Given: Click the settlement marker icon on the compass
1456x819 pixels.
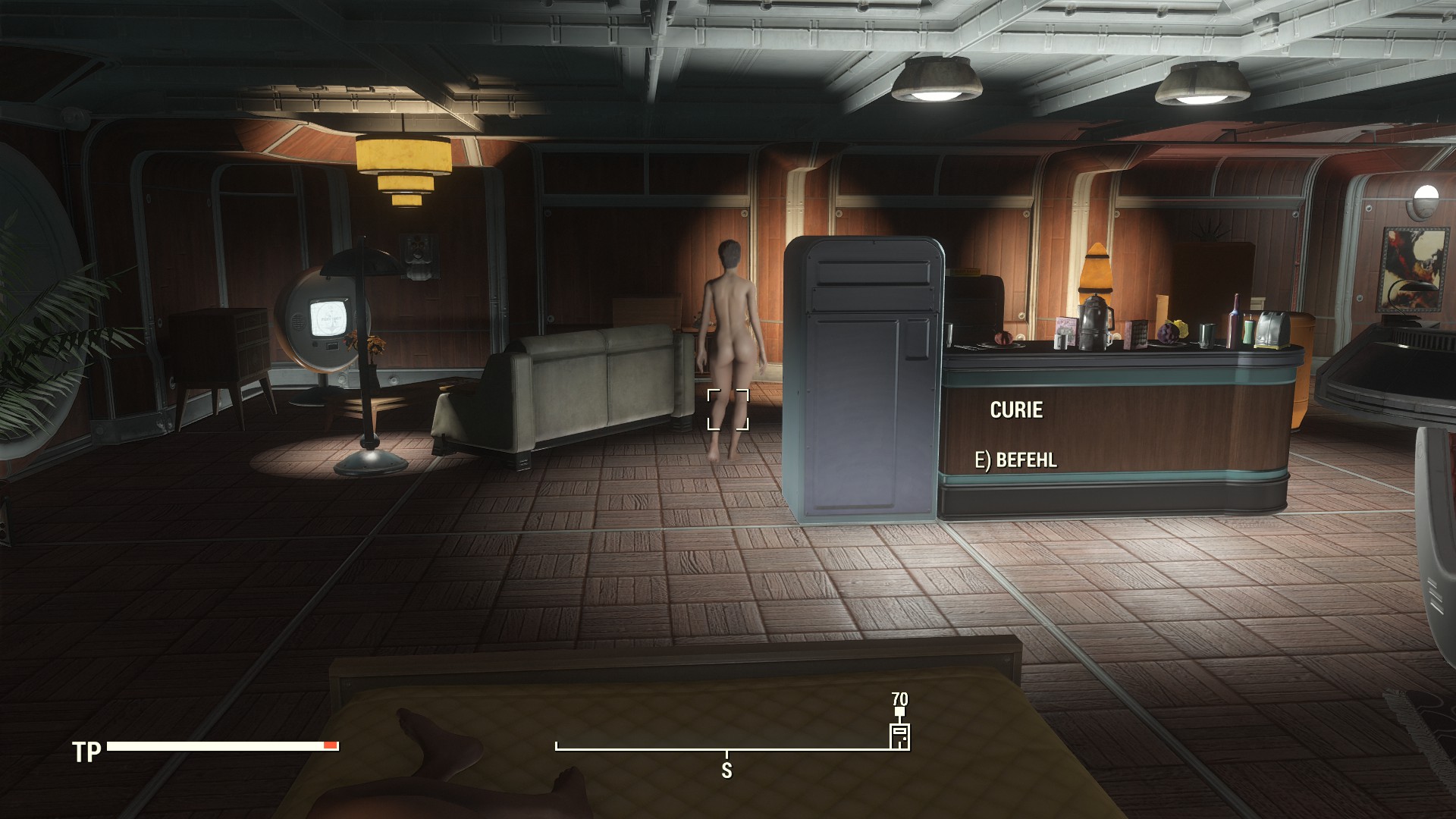Looking at the screenshot, I should (x=899, y=736).
